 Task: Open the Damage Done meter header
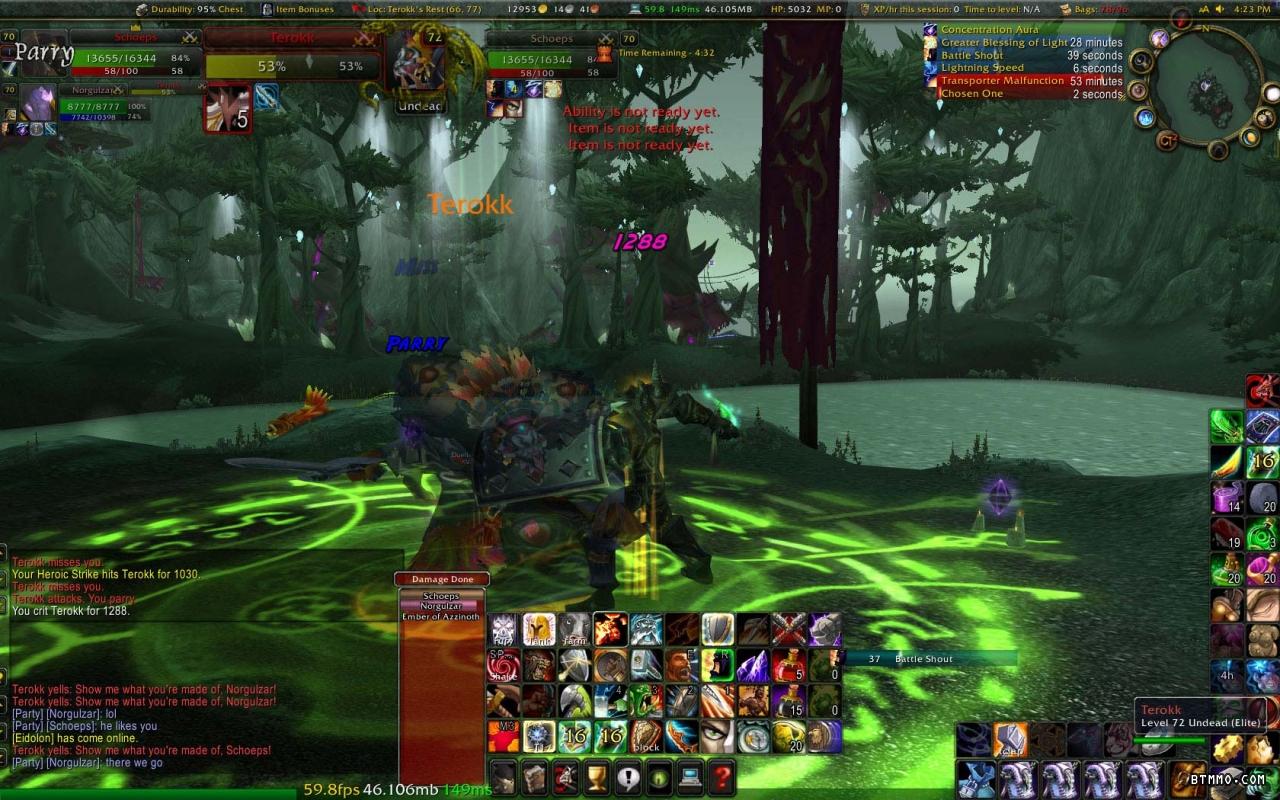442,579
